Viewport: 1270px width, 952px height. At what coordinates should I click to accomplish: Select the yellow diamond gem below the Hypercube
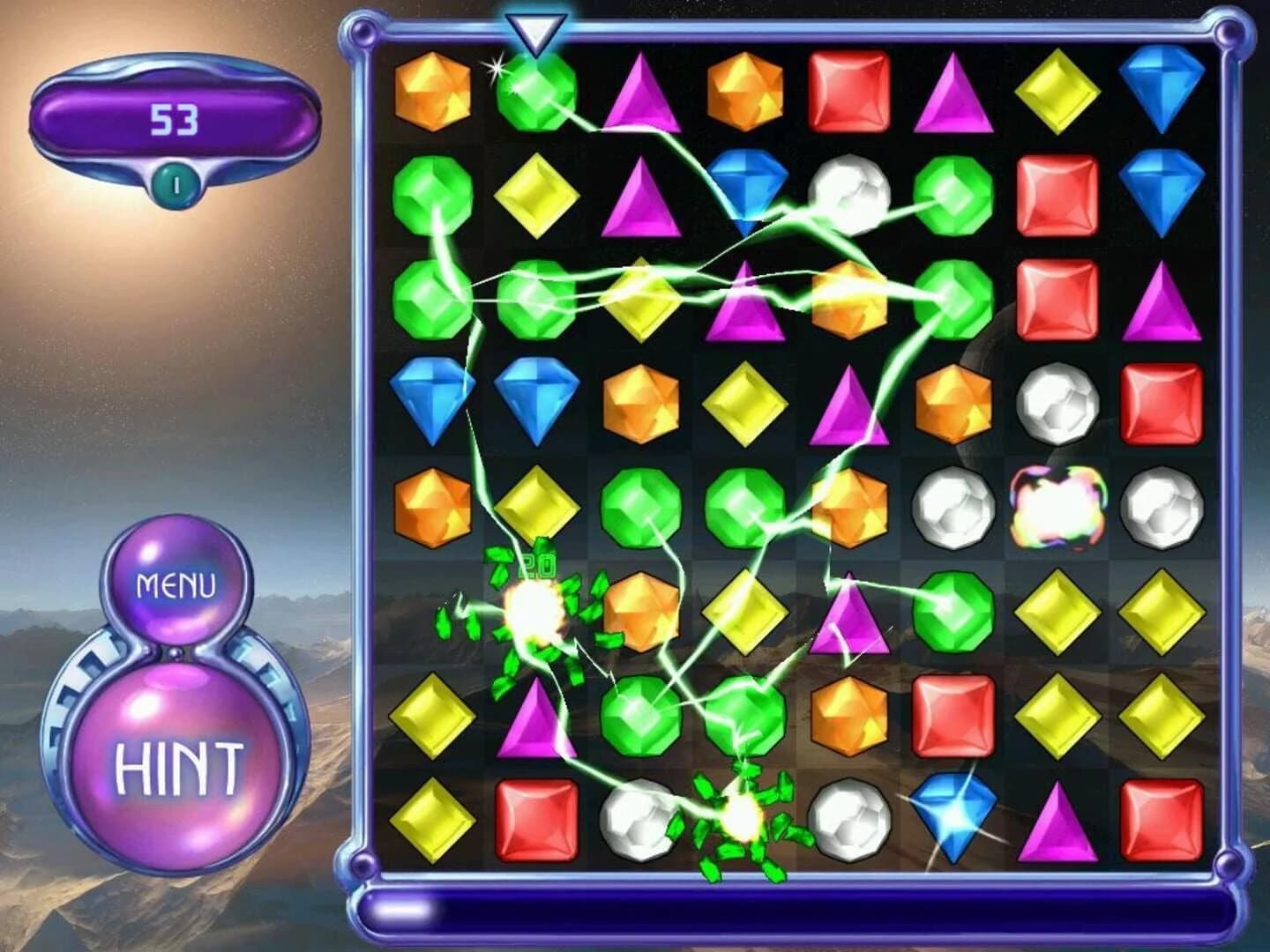pos(1057,613)
